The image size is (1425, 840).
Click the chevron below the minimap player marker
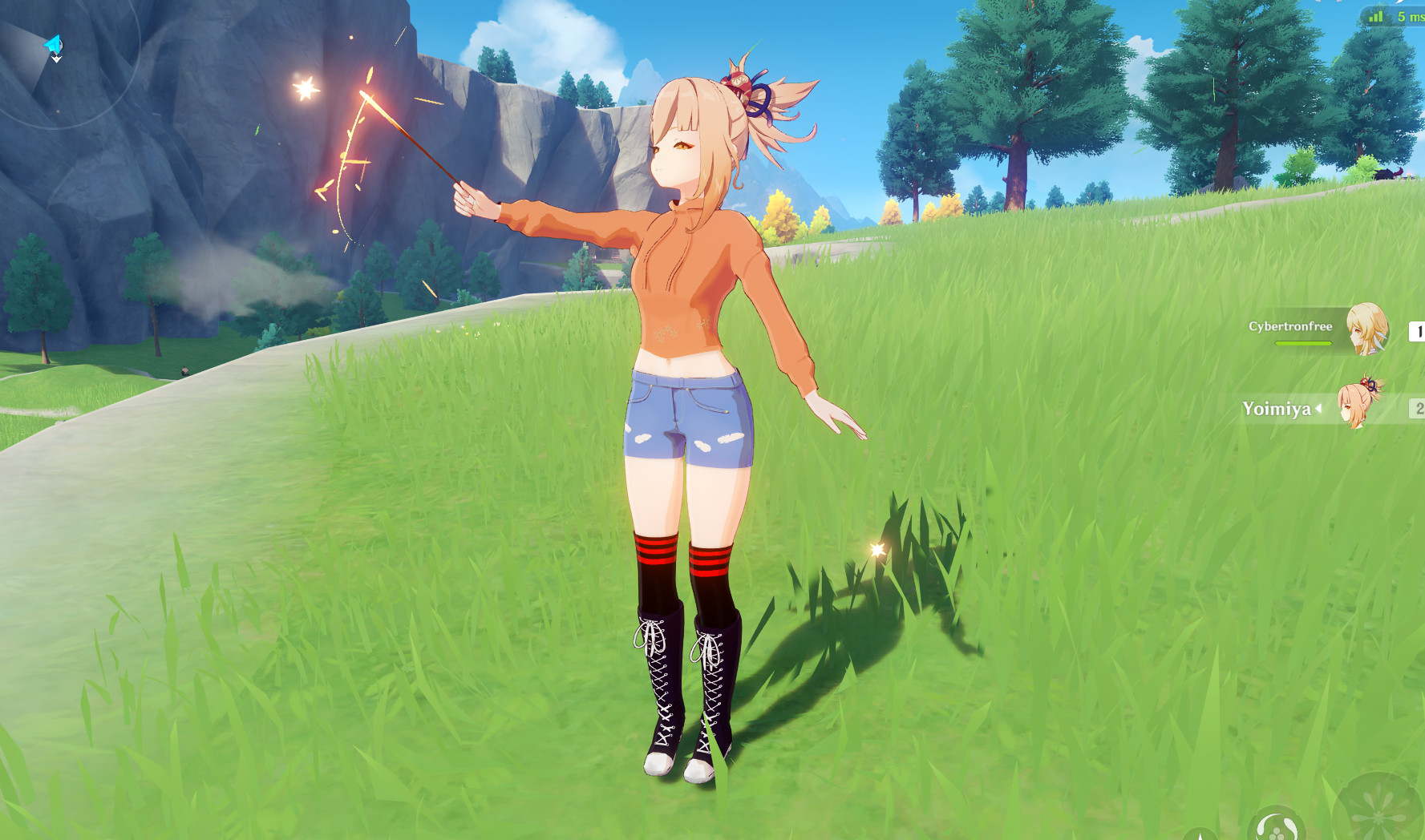point(56,59)
